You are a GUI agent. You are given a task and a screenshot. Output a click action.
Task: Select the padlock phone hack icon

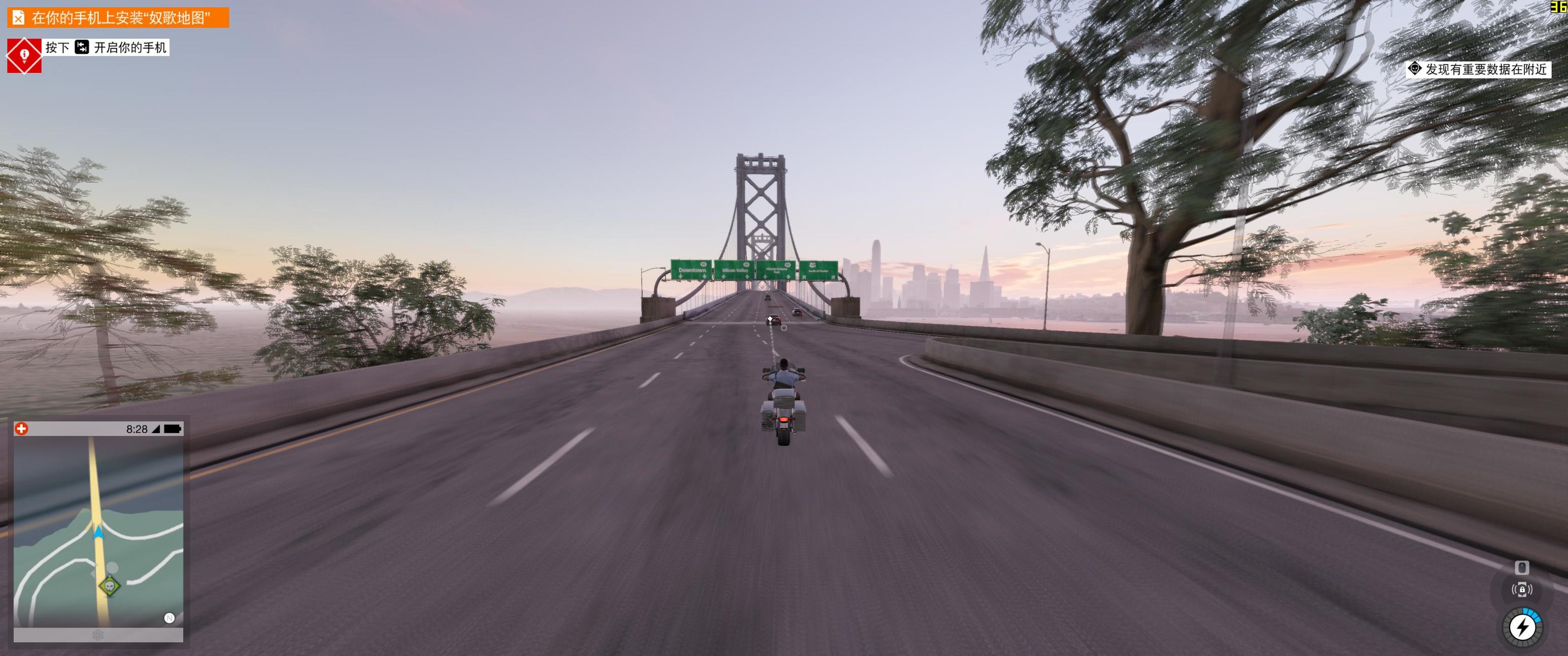point(1522,590)
